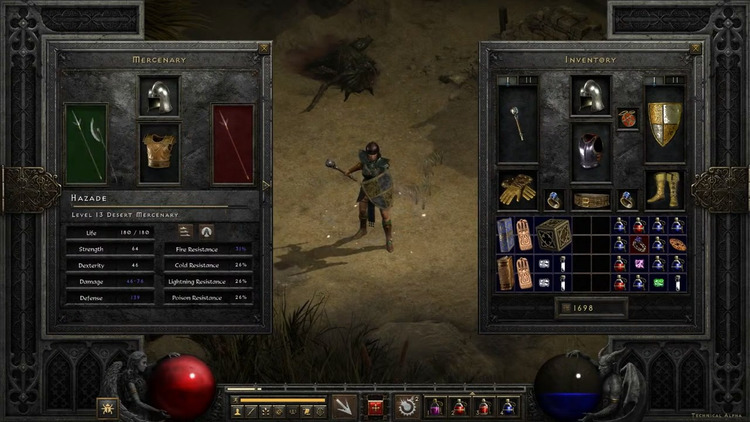Image resolution: width=750 pixels, height=422 pixels.
Task: Open the right skill selector
Action: click(x=407, y=405)
